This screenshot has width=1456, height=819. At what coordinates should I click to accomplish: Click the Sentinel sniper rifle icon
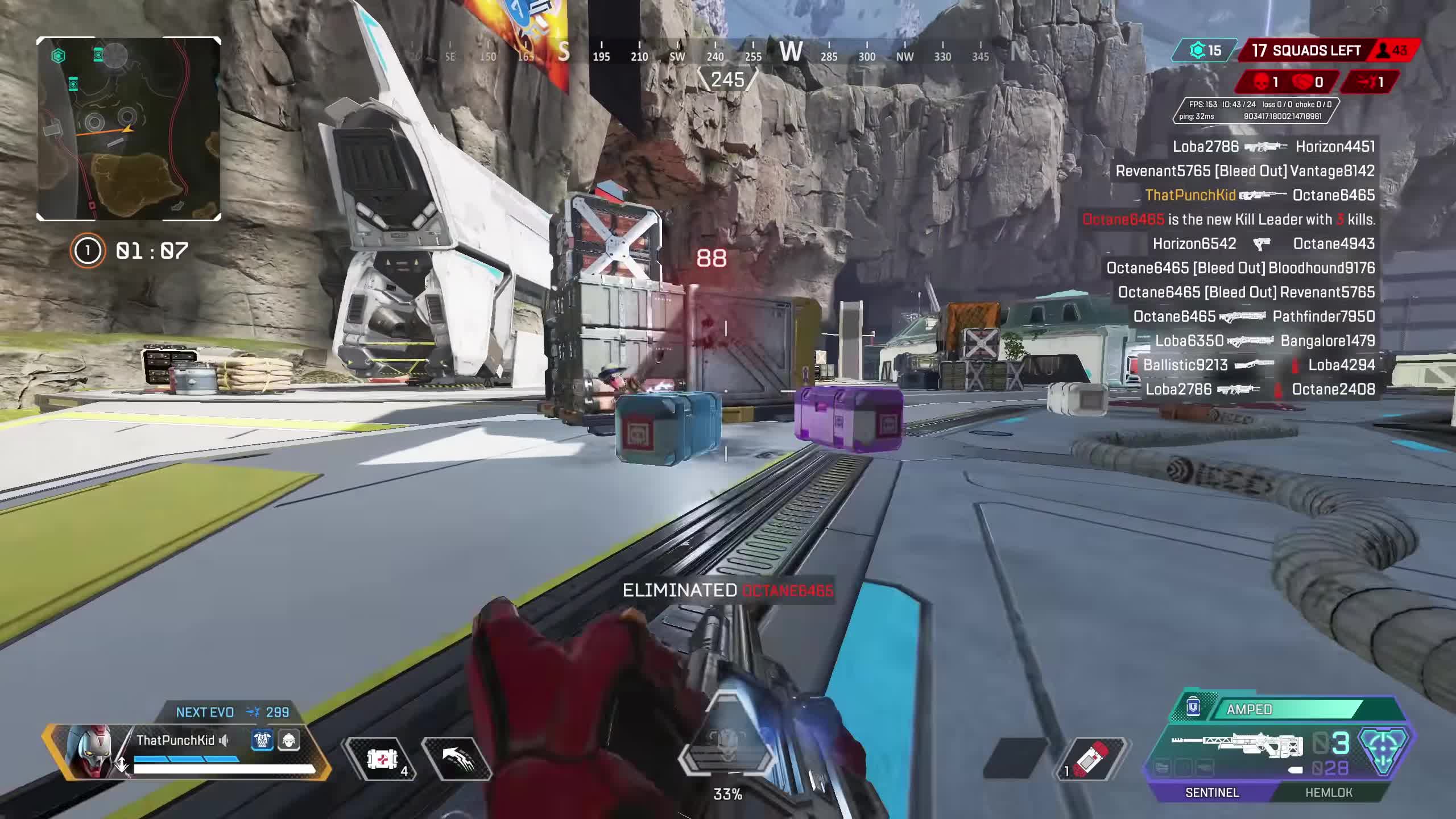click(1237, 745)
